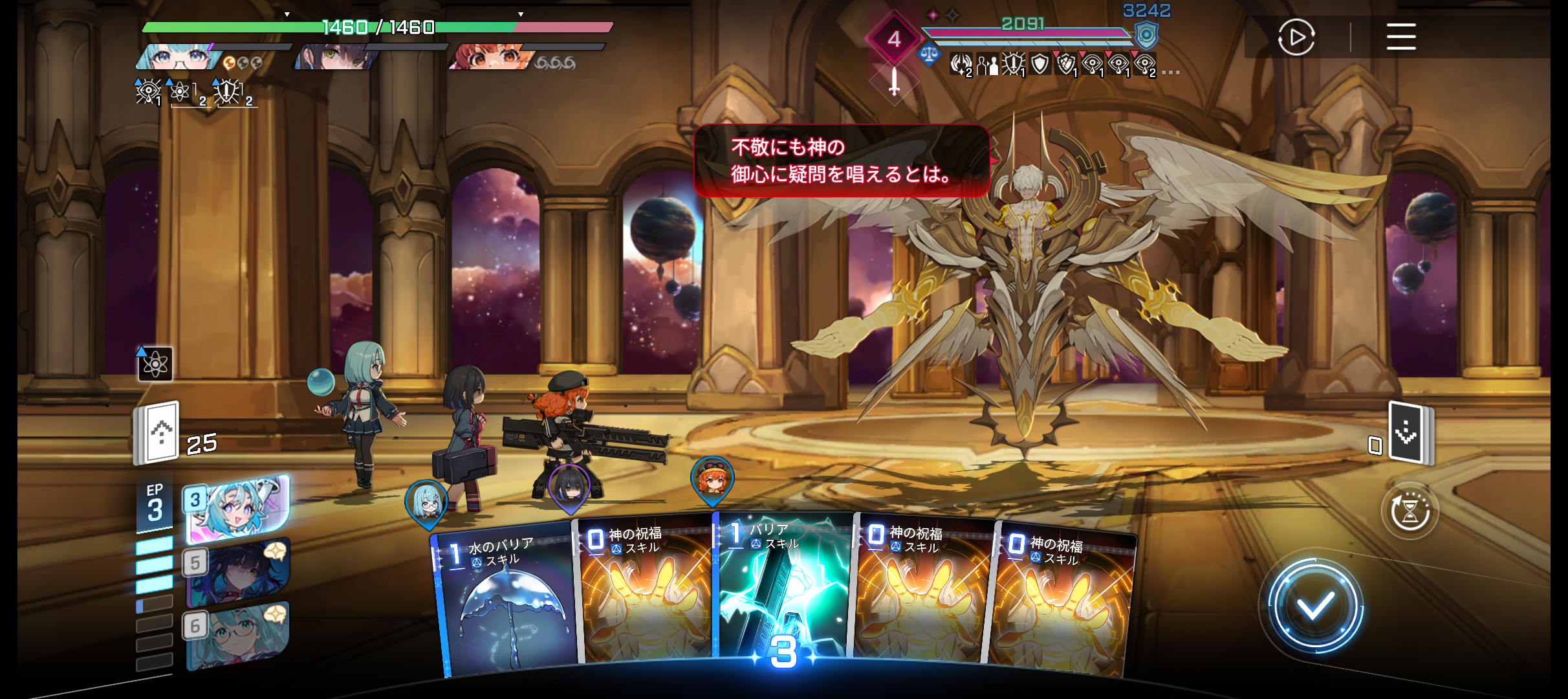Click the hourglass turn history button
The height and width of the screenshot is (699, 1568).
tap(1410, 511)
